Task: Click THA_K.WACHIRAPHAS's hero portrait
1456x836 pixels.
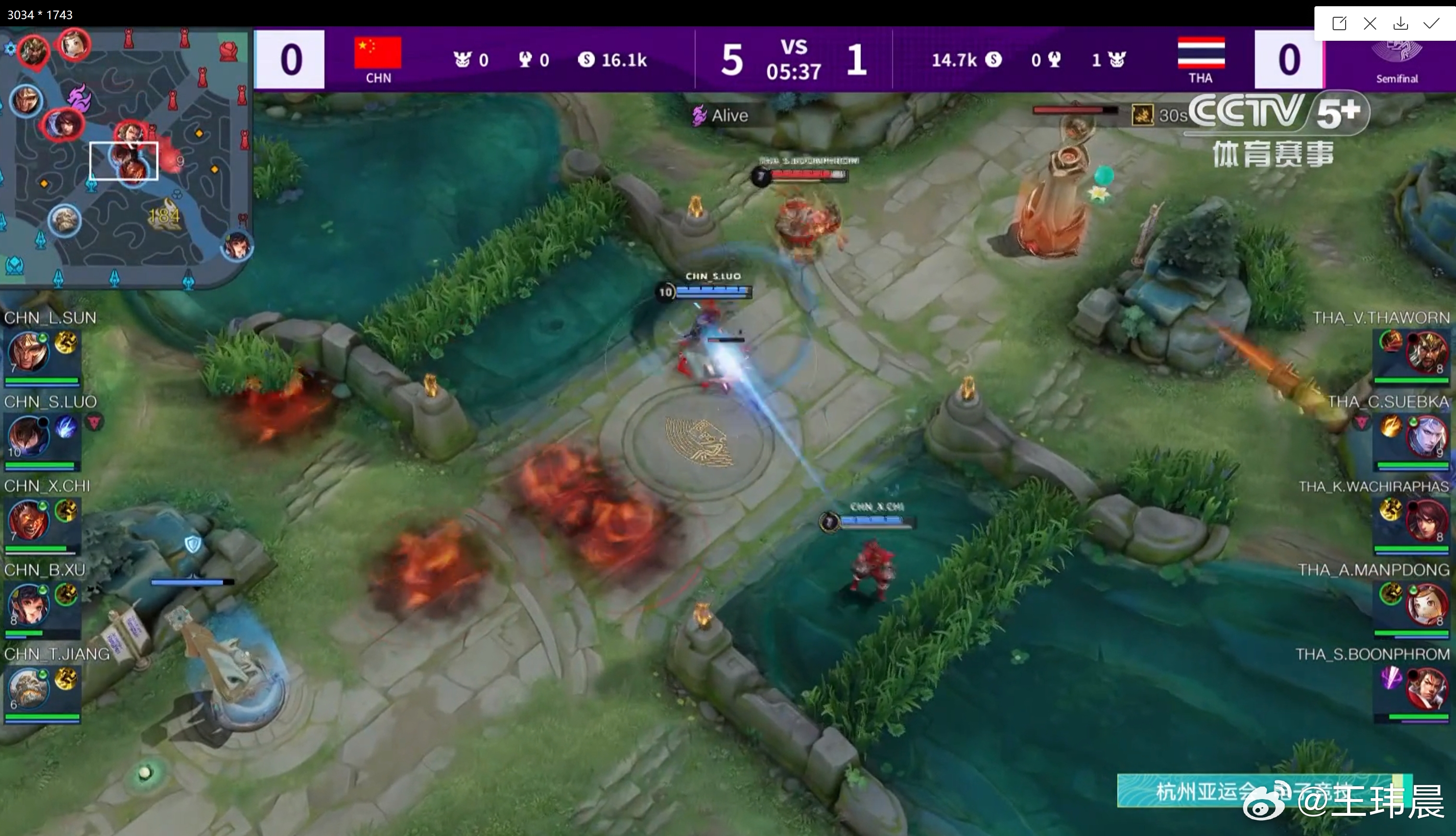Action: pos(1426,519)
